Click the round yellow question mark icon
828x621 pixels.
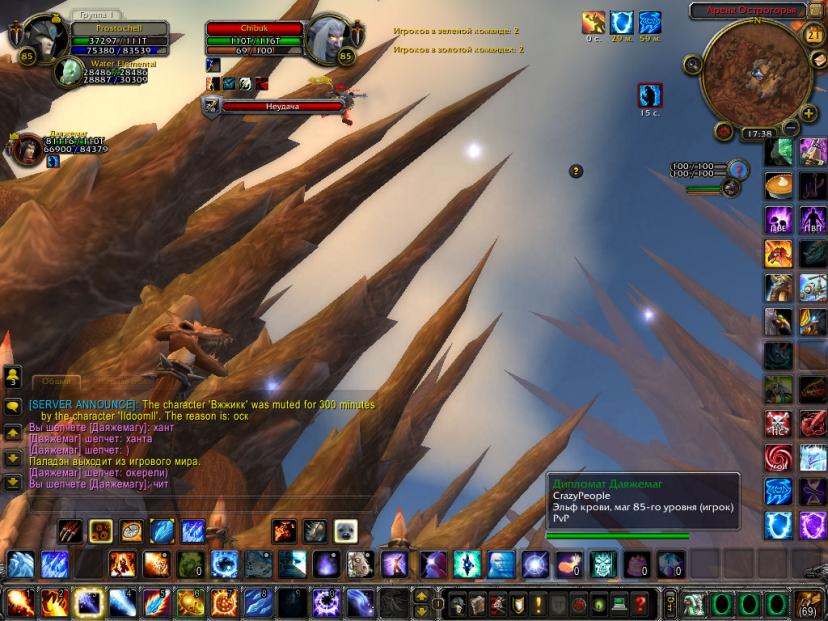click(x=576, y=171)
